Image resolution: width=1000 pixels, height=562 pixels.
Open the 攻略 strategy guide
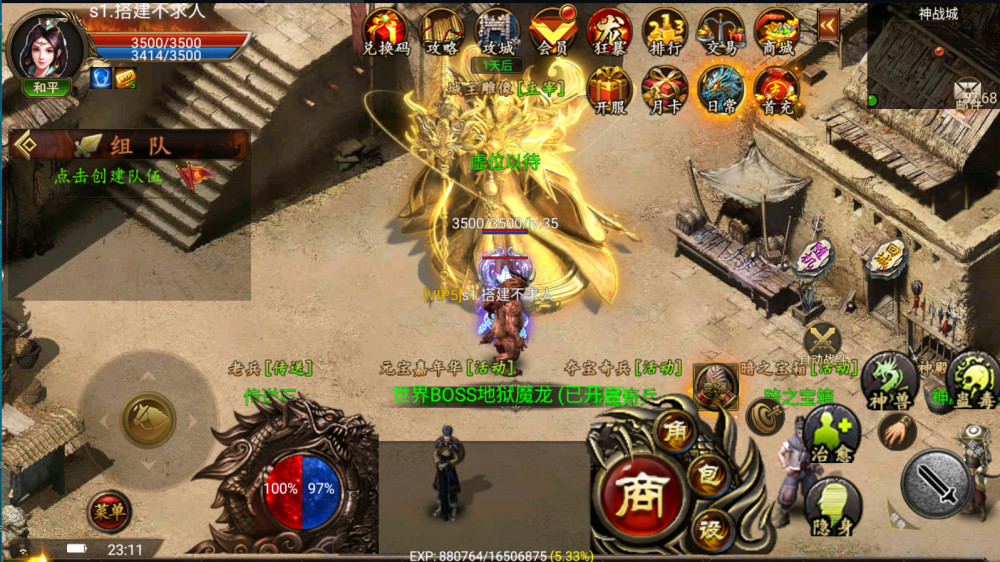441,31
